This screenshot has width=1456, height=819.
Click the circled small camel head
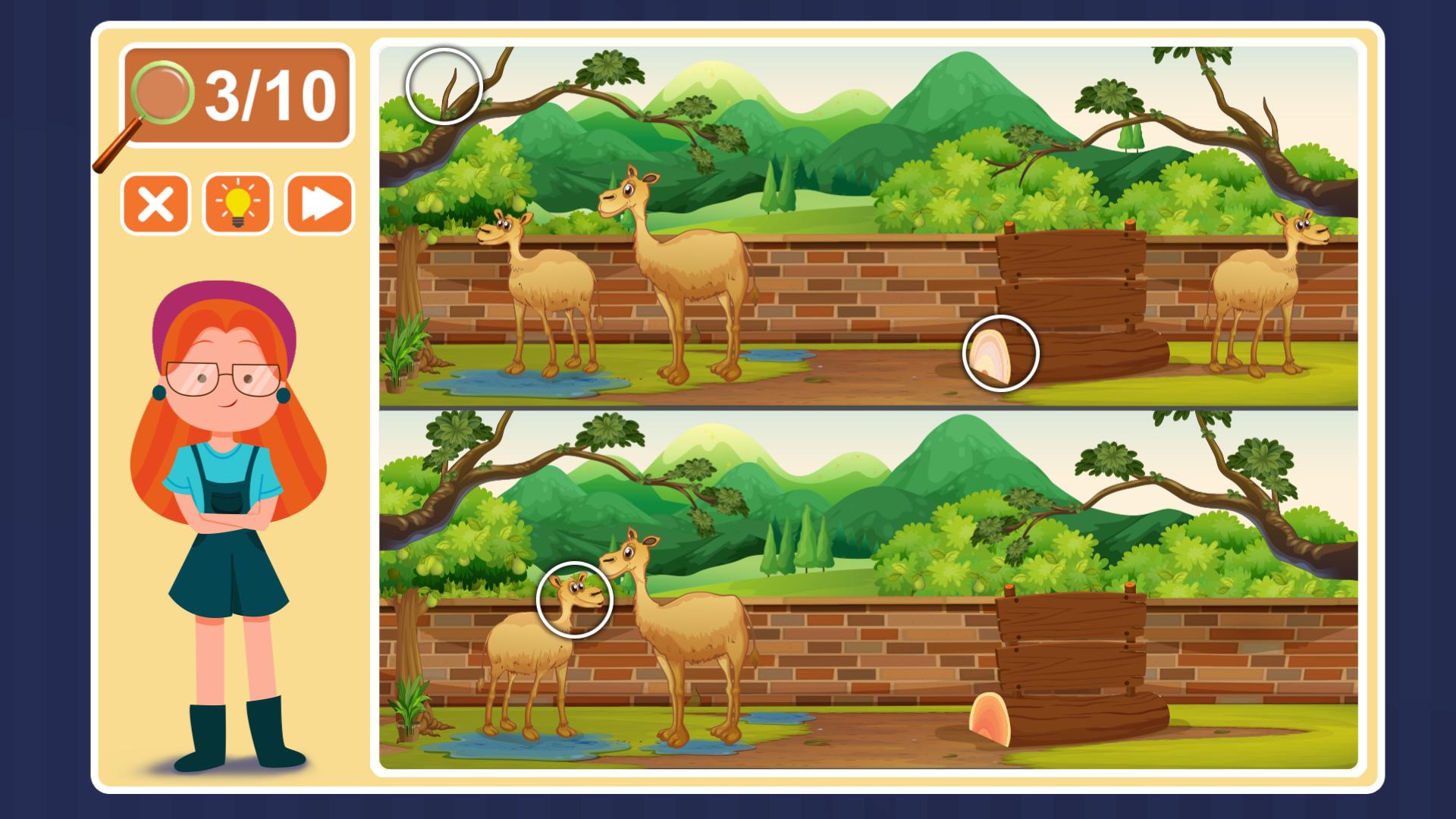(x=574, y=601)
